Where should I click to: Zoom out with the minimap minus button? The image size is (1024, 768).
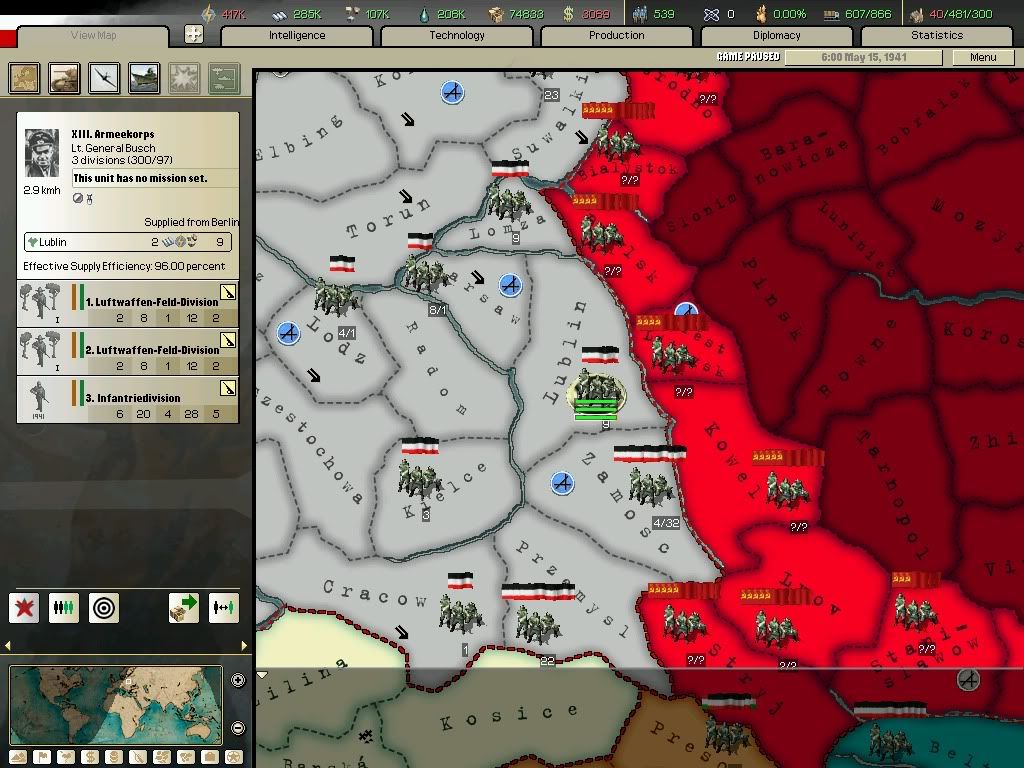[238, 728]
